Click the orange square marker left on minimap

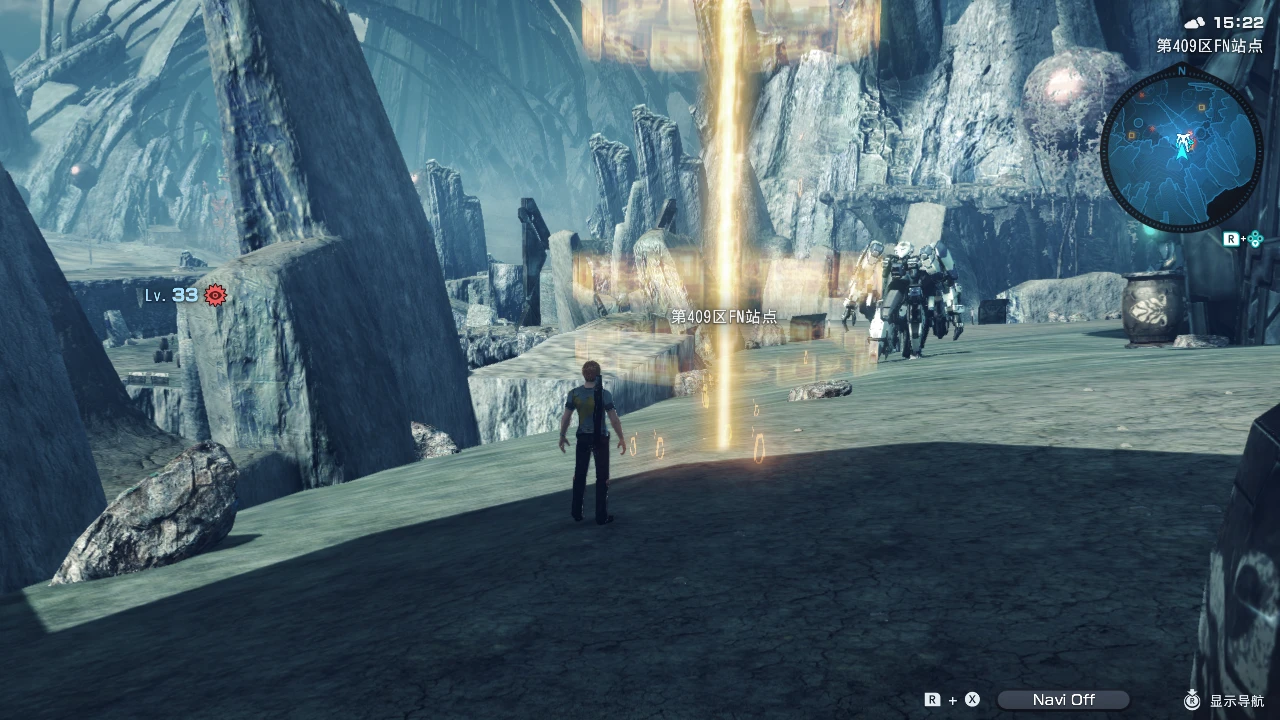point(1132,135)
